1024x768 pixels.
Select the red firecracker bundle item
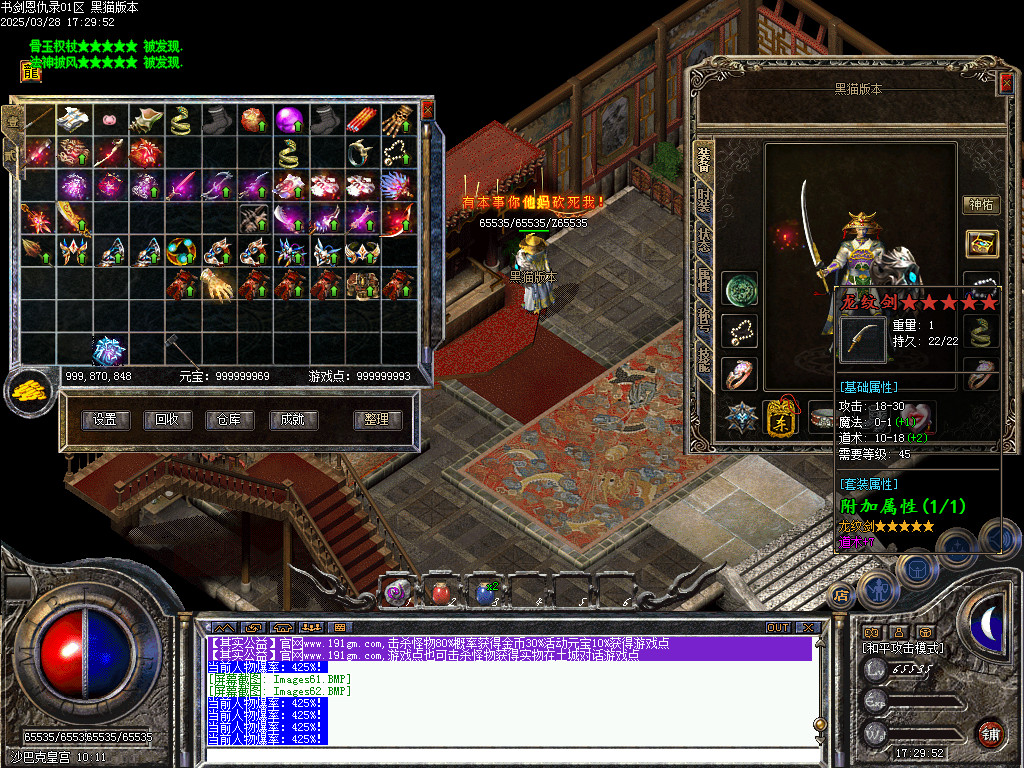pos(361,119)
